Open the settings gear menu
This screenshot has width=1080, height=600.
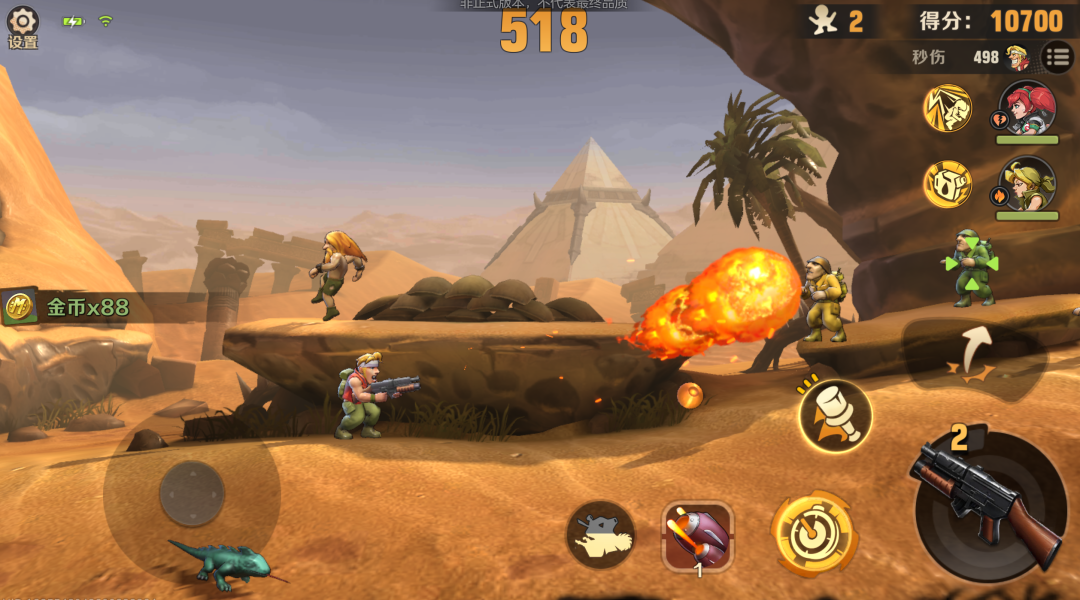(22, 26)
